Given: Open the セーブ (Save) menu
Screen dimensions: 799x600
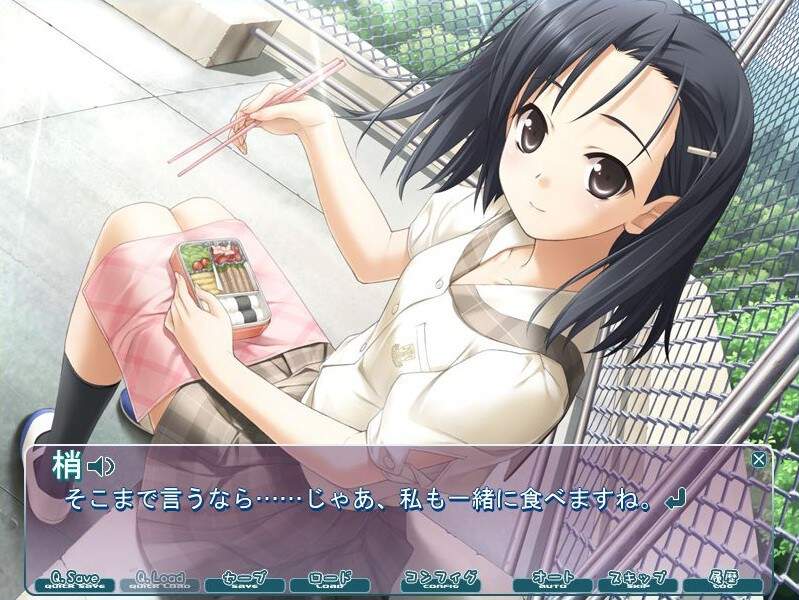Looking at the screenshot, I should pyautogui.click(x=244, y=581).
